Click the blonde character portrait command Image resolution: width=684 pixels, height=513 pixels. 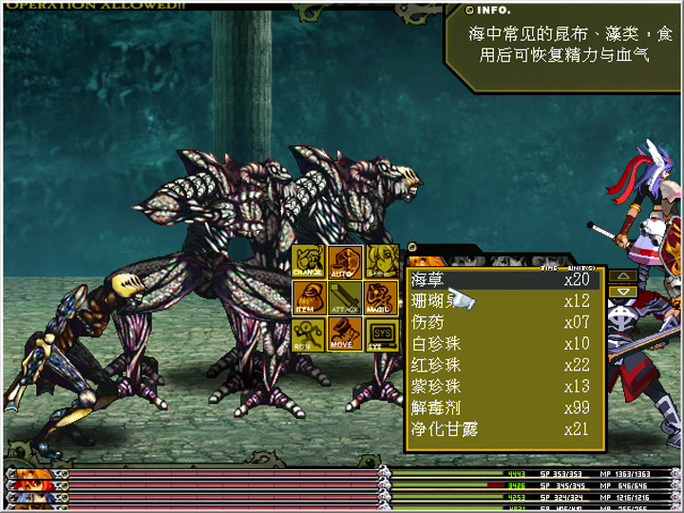tap(381, 262)
